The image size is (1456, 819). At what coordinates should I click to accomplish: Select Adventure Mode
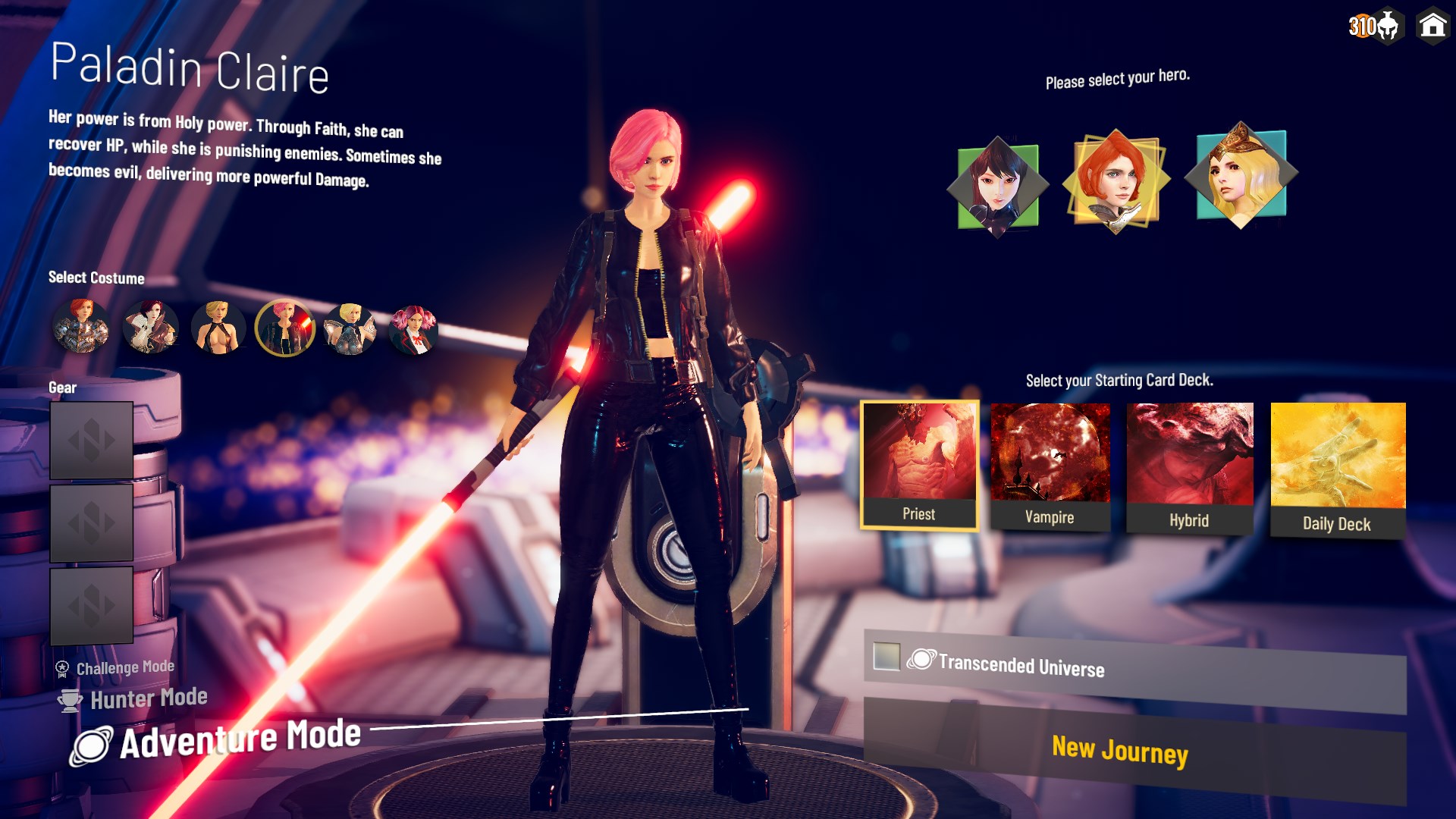click(243, 735)
